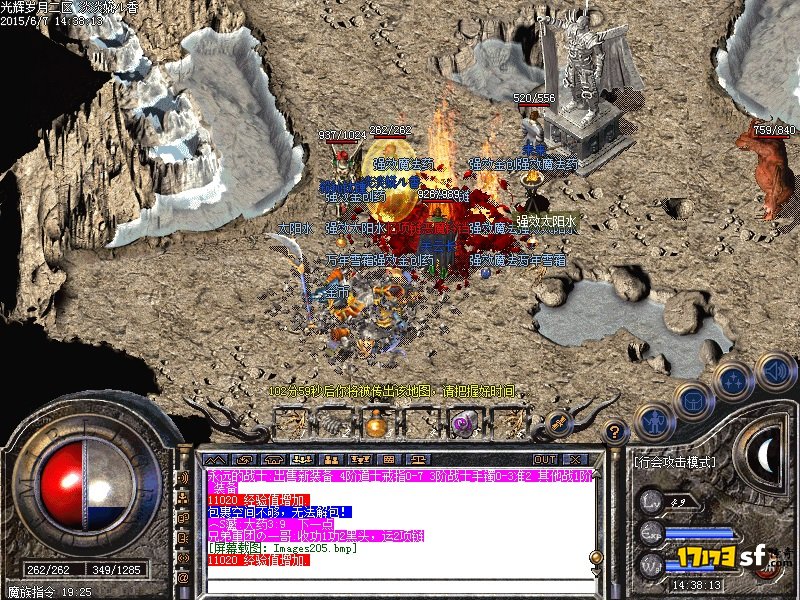The width and height of the screenshot is (800, 600).
Task: Open the character status round button
Action: point(653,421)
